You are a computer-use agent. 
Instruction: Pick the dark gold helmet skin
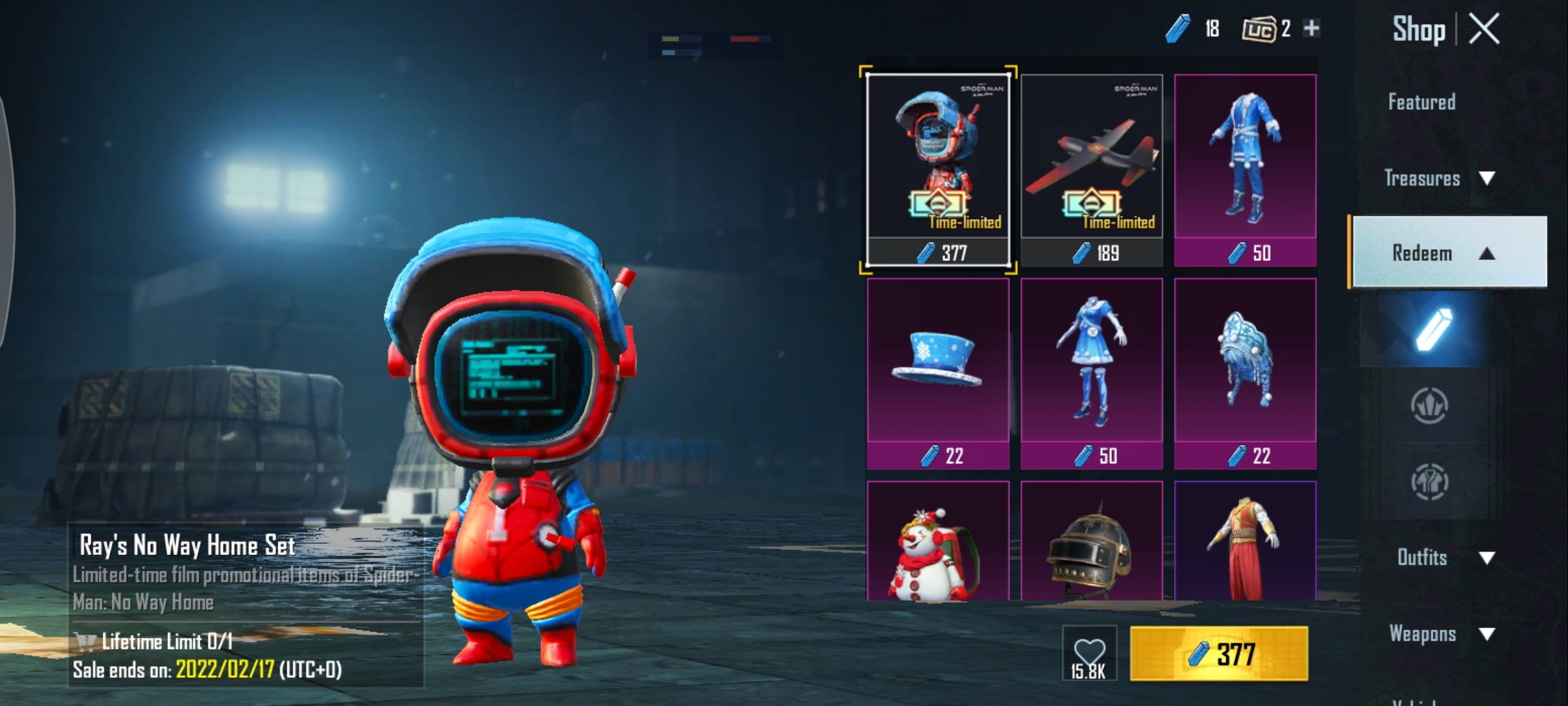point(1091,543)
